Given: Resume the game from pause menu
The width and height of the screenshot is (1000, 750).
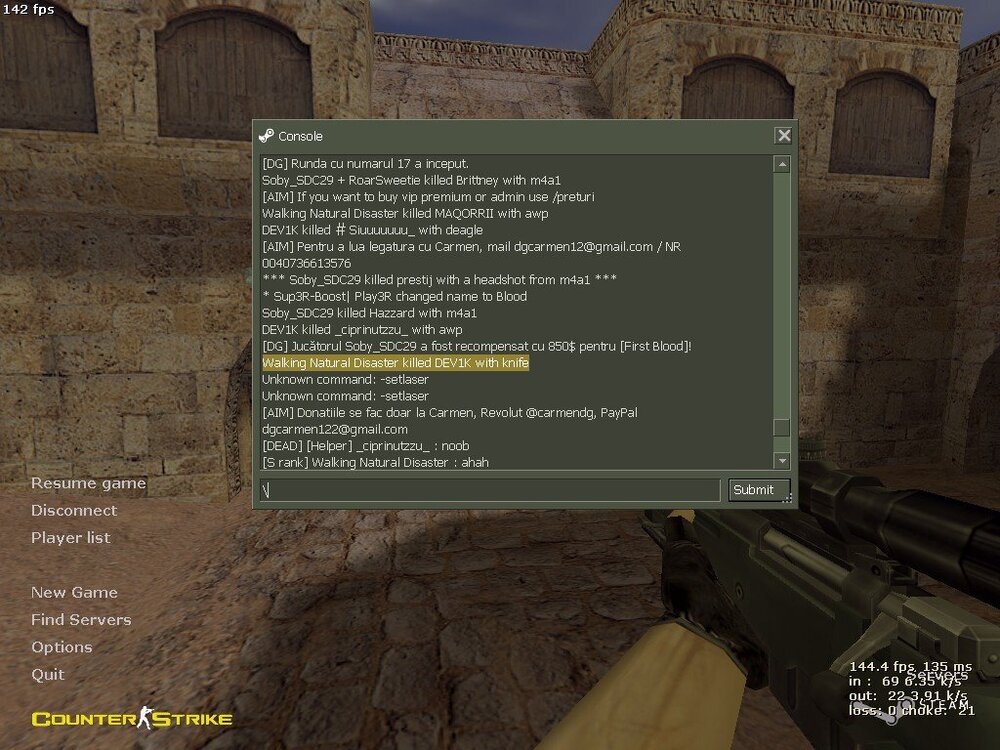Looking at the screenshot, I should click(88, 483).
